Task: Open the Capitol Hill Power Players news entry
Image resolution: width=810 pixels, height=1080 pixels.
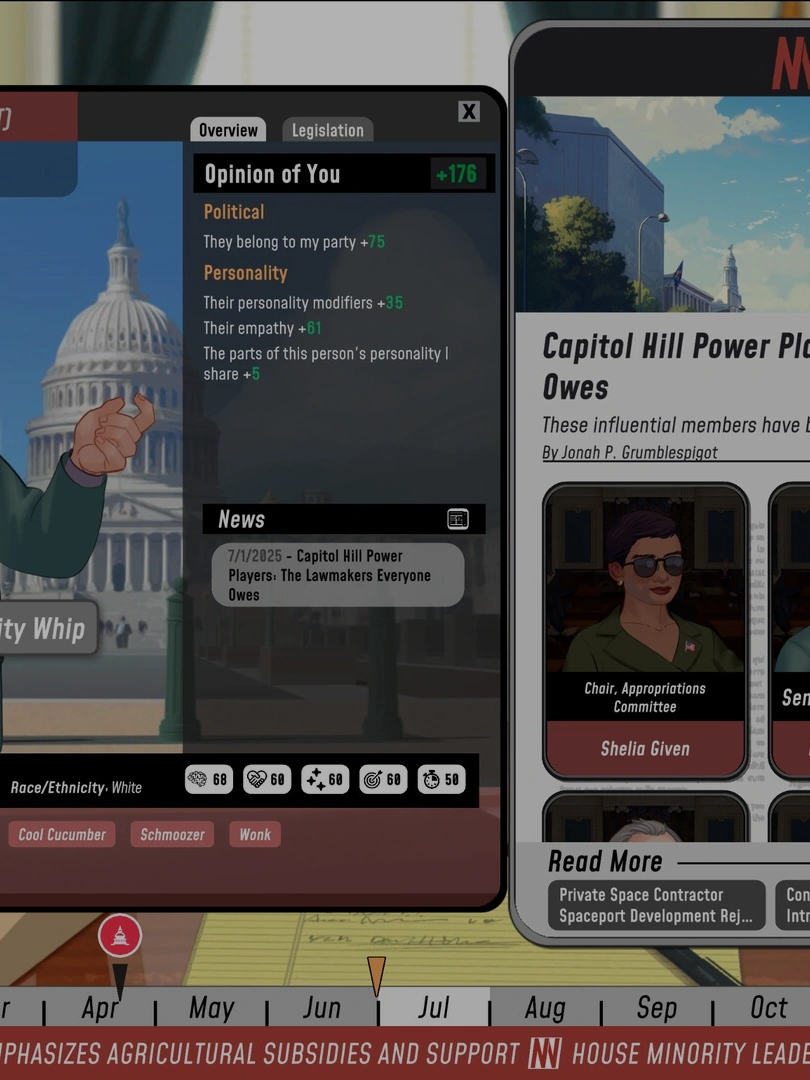Action: 338,575
